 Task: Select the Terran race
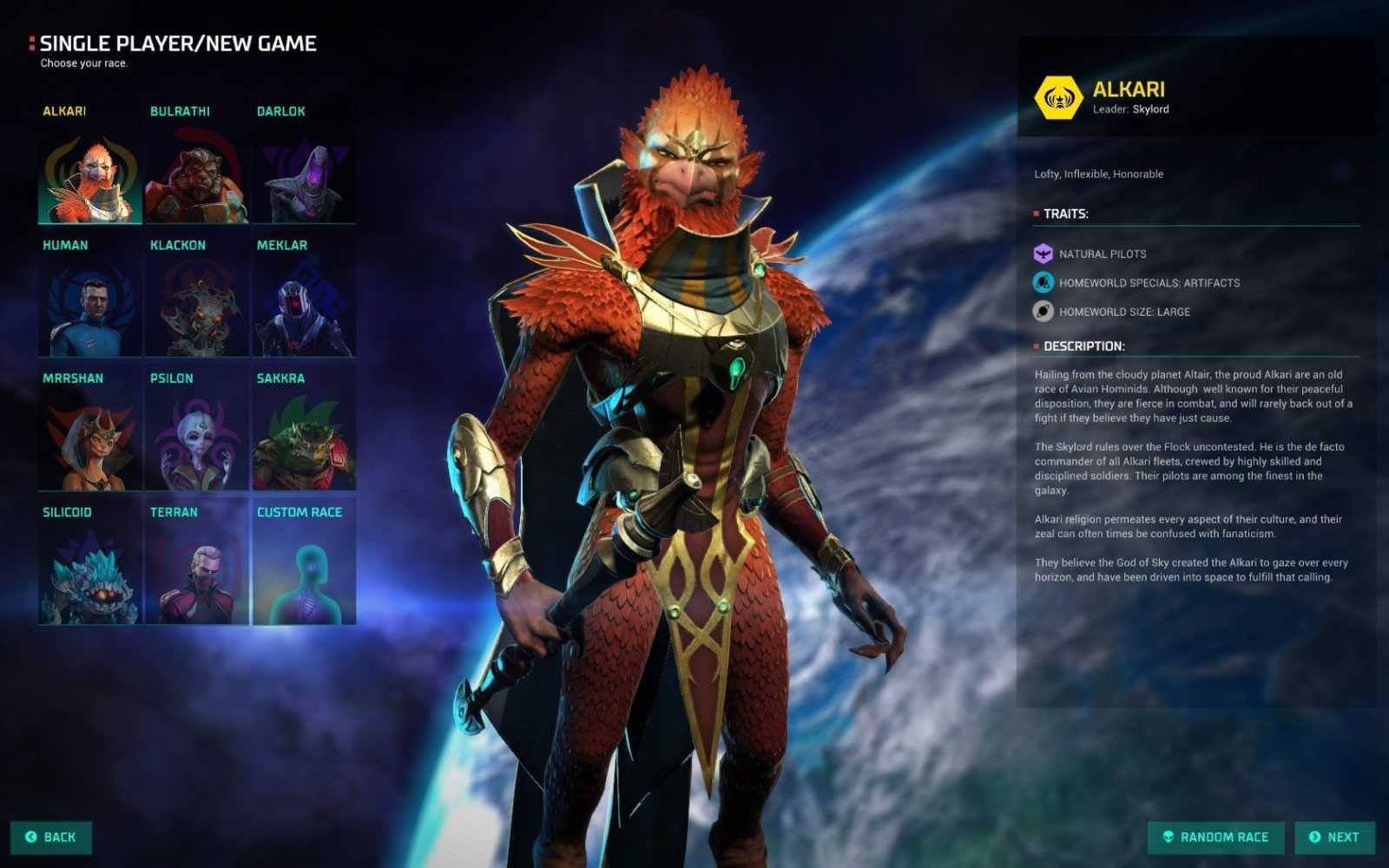pyautogui.click(x=197, y=575)
